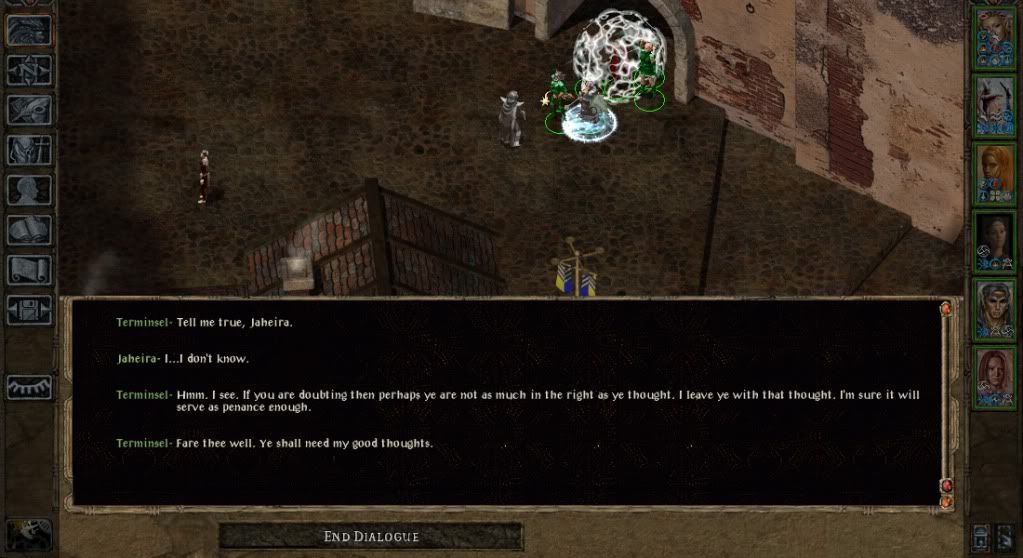Select the first party portrait at the top
1023x558 pixels.
click(995, 38)
